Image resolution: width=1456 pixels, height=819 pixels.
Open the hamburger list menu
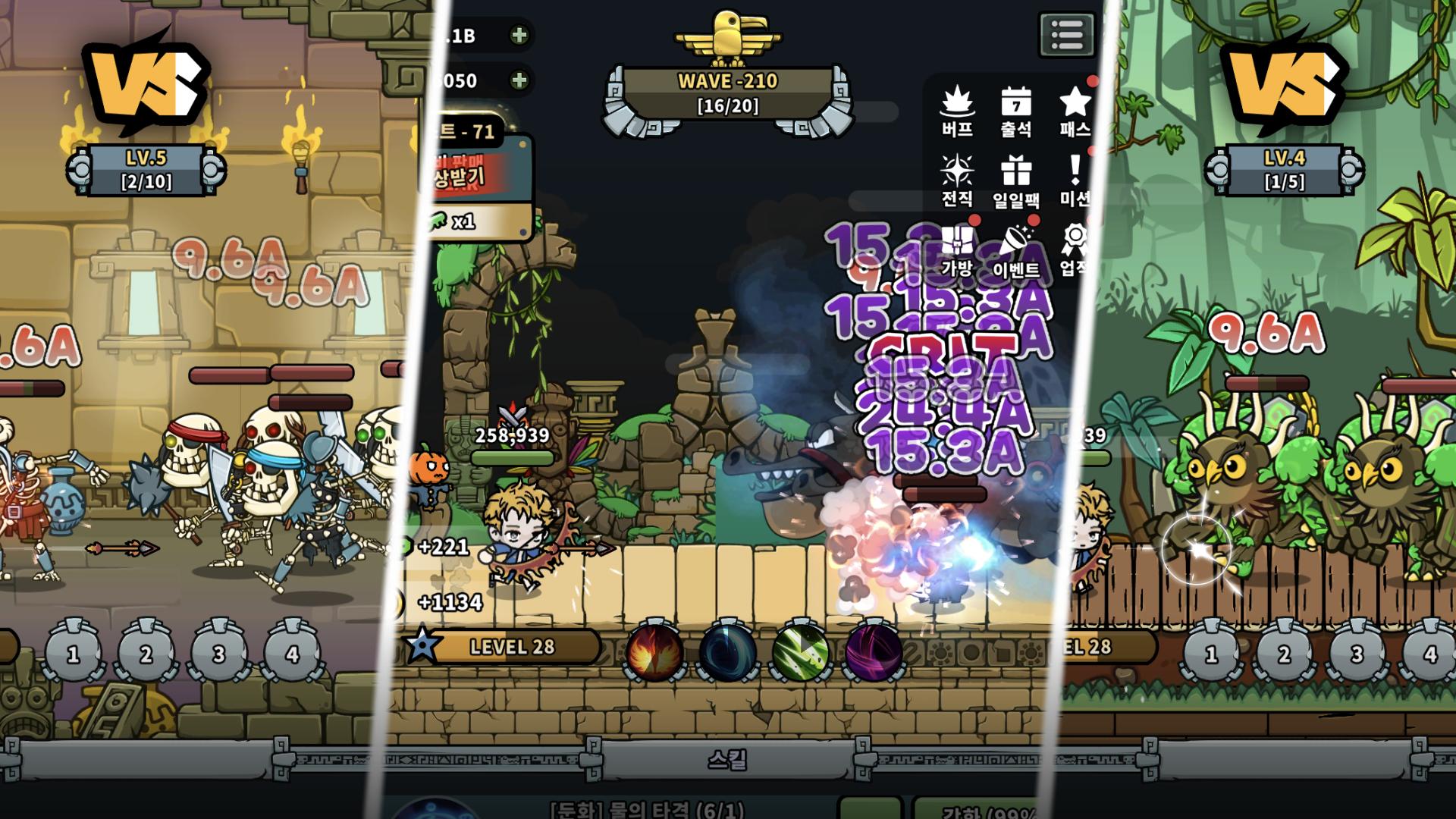1066,35
